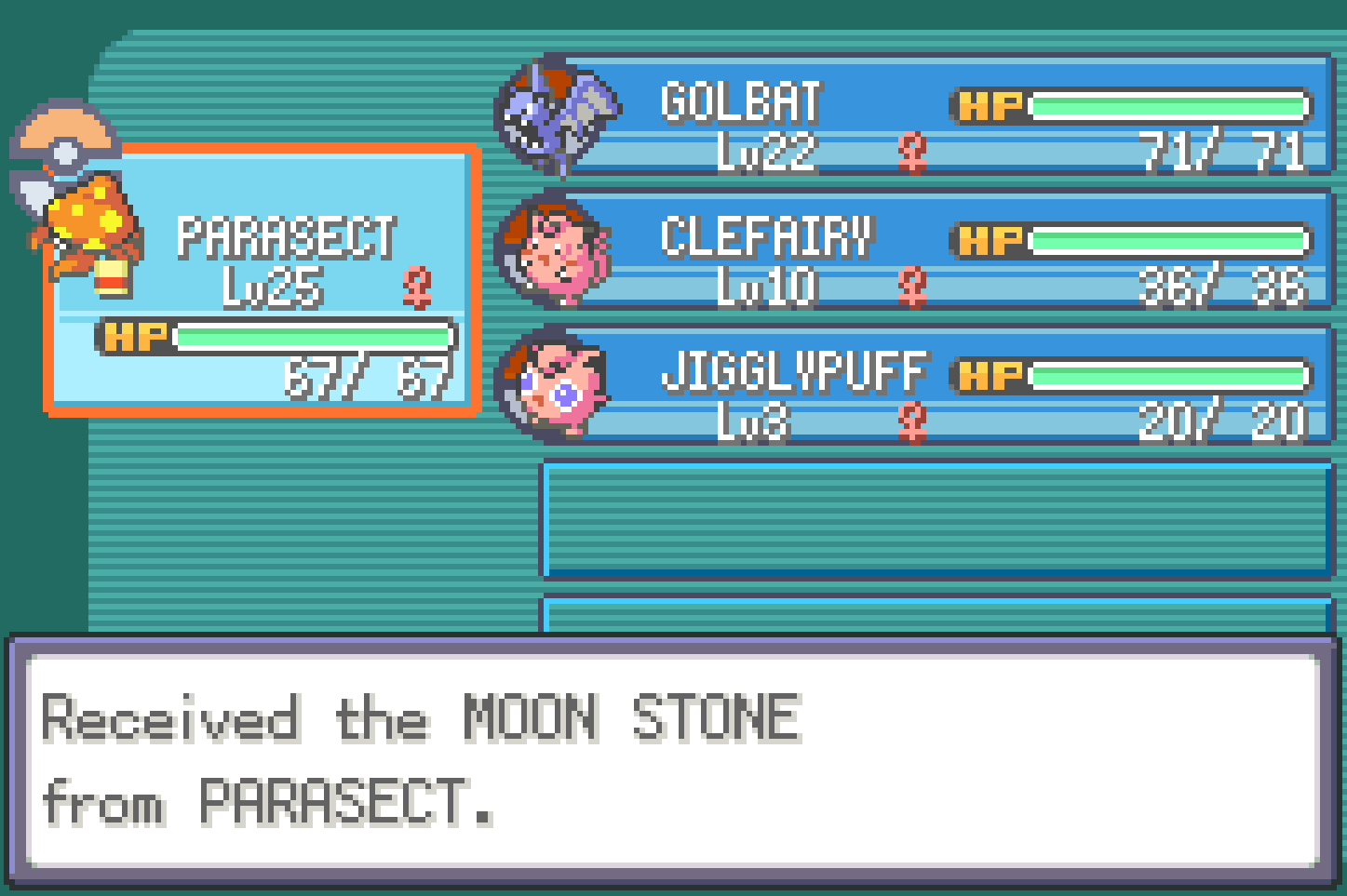1347x896 pixels.
Task: Click Parasect's female gender symbol
Action: [x=418, y=288]
